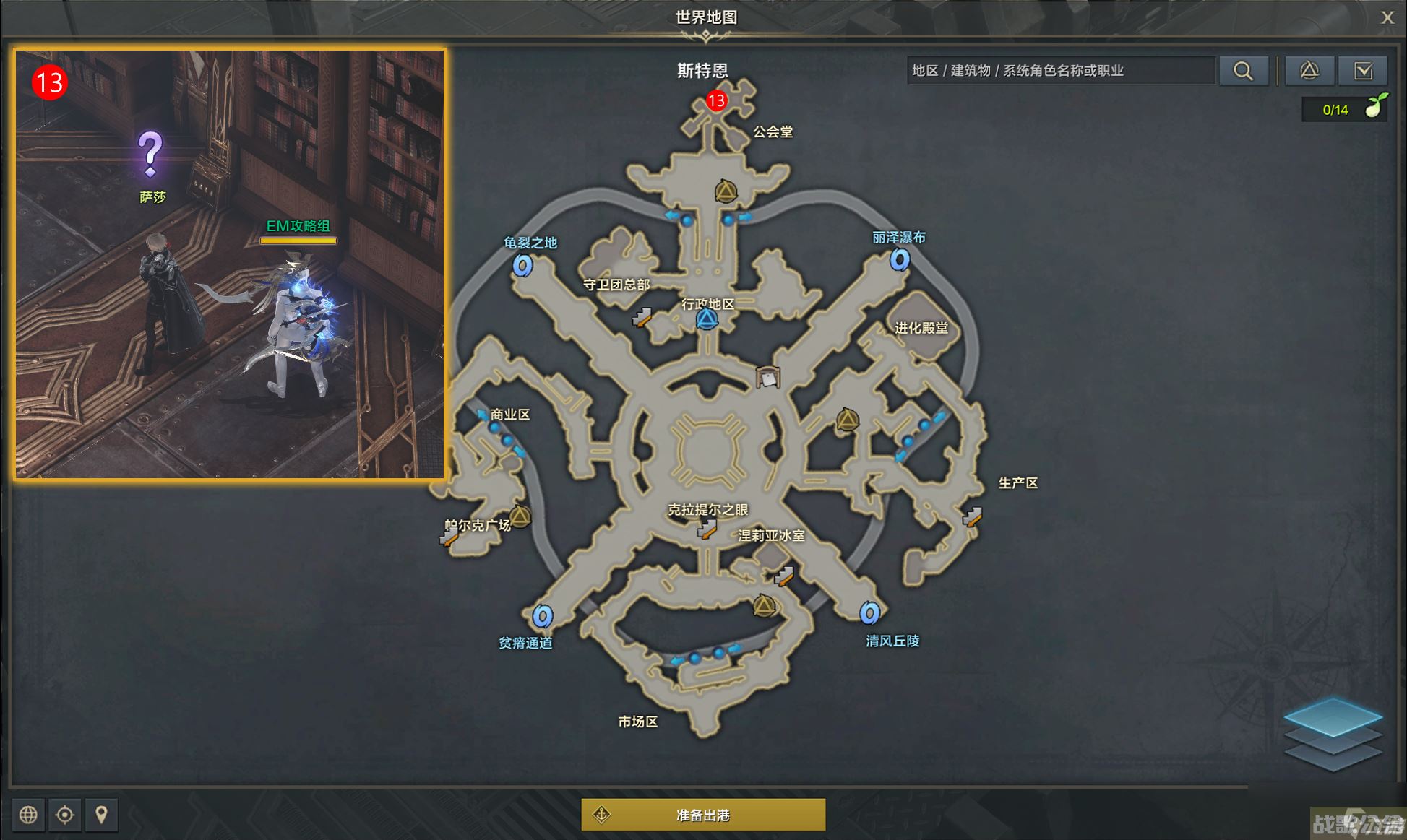Click the 准备出港 button
Image resolution: width=1407 pixels, height=840 pixels.
(x=702, y=815)
